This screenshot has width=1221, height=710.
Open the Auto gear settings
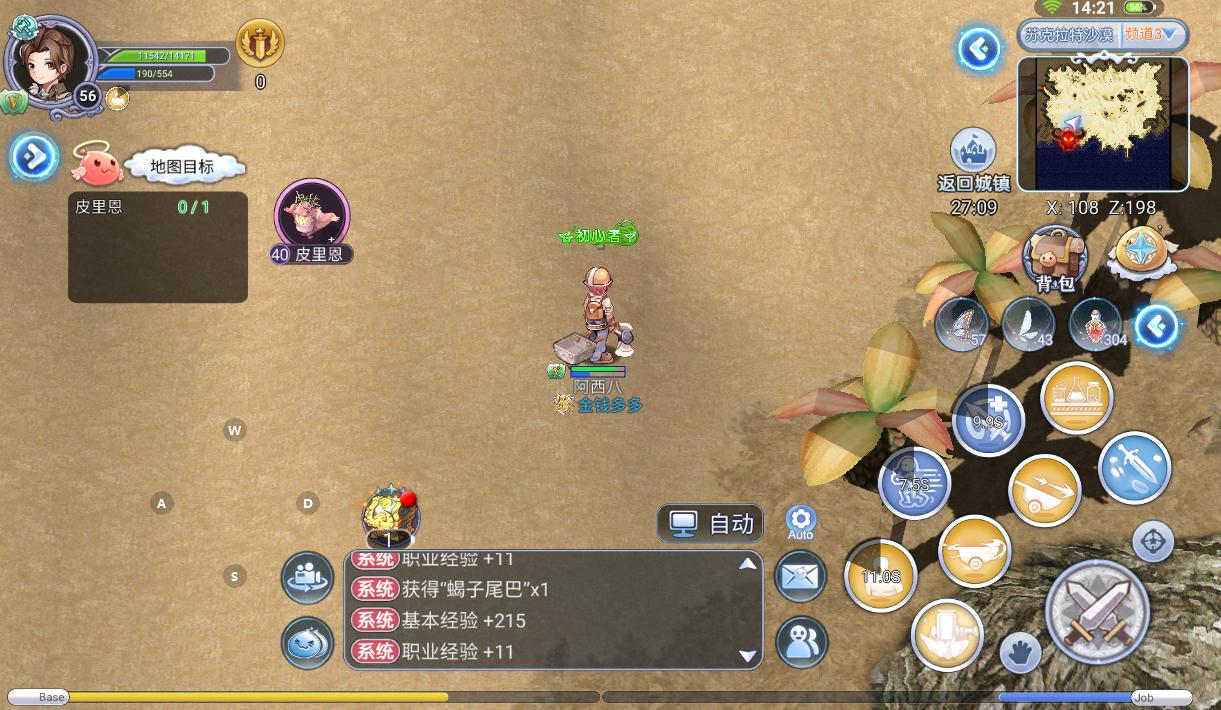(x=800, y=521)
